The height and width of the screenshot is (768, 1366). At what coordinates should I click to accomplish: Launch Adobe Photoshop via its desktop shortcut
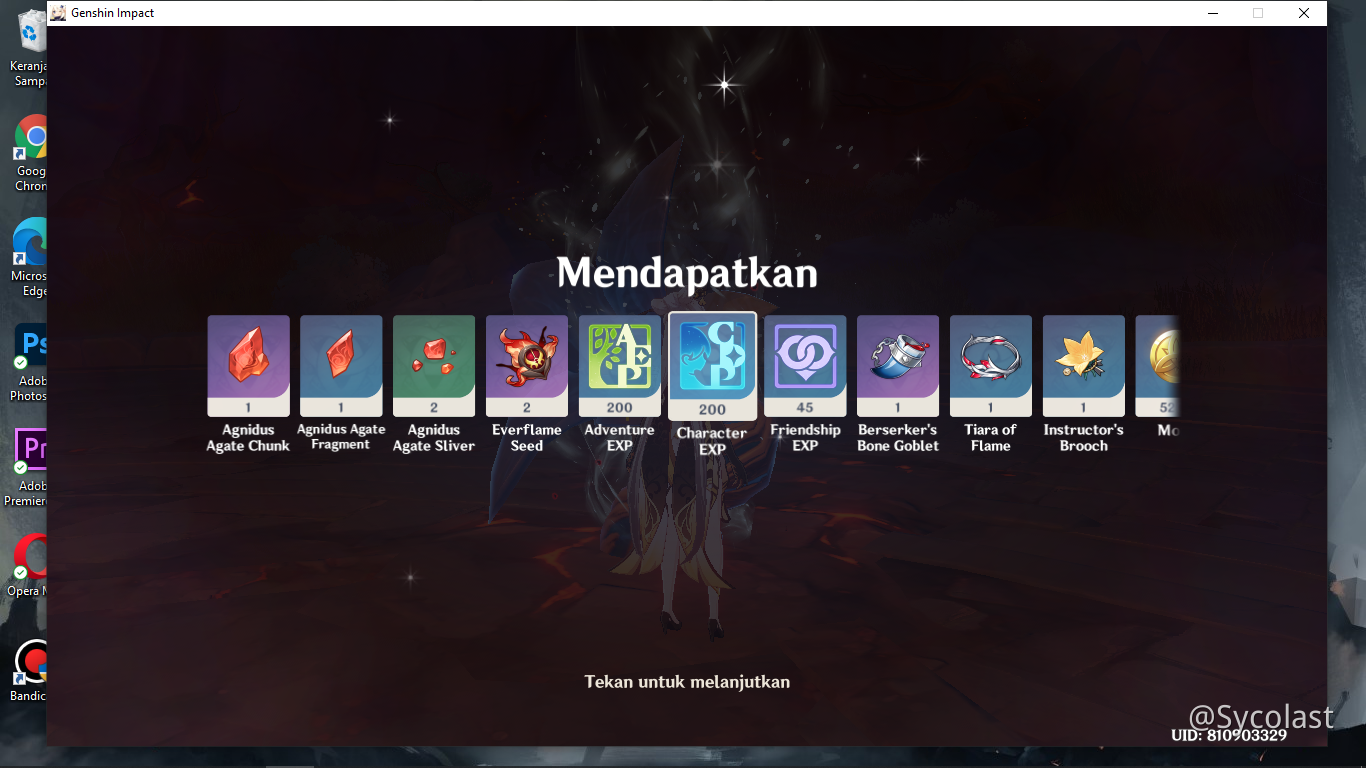click(x=30, y=345)
